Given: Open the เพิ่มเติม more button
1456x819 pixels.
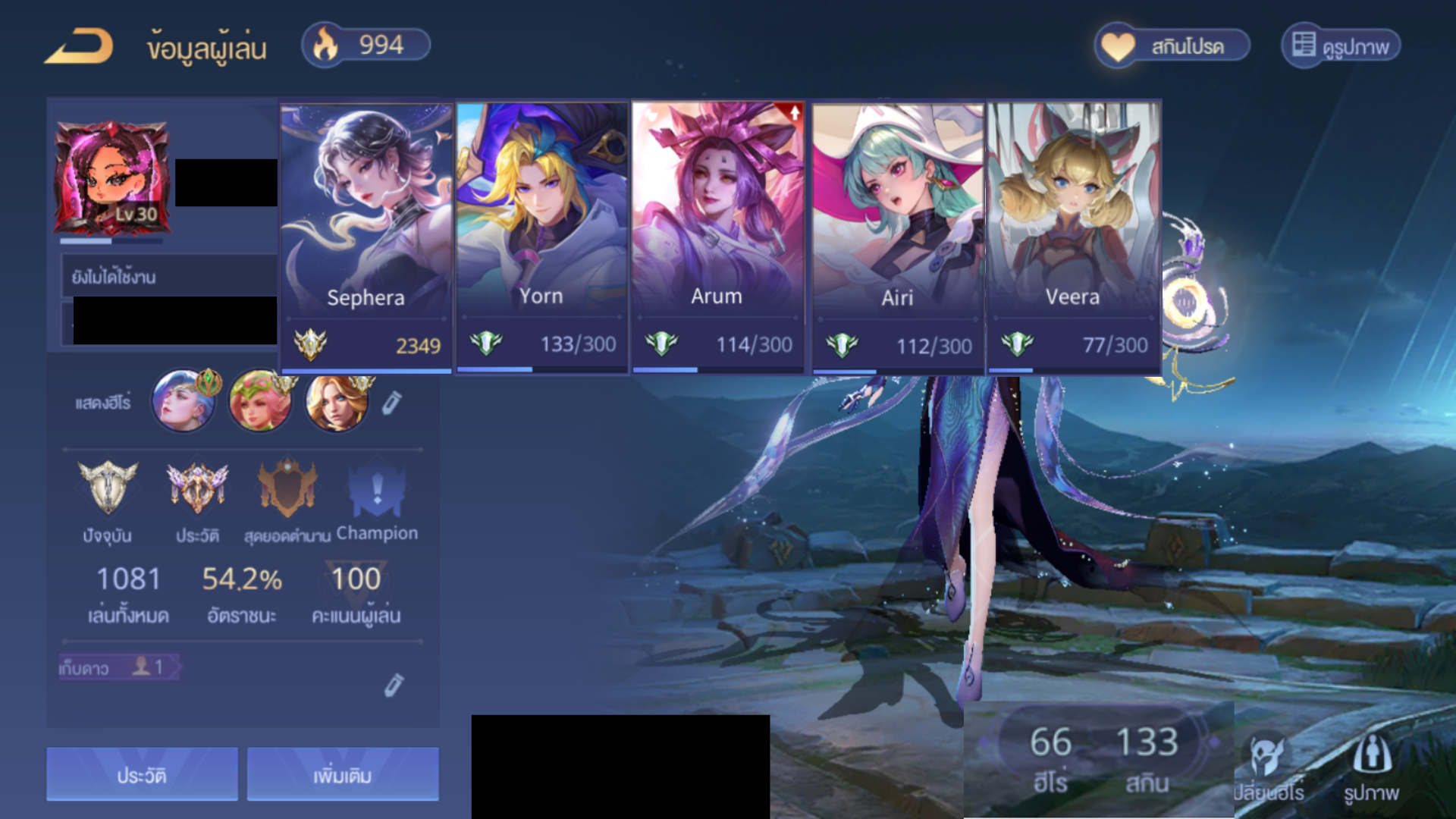Looking at the screenshot, I should pyautogui.click(x=343, y=775).
